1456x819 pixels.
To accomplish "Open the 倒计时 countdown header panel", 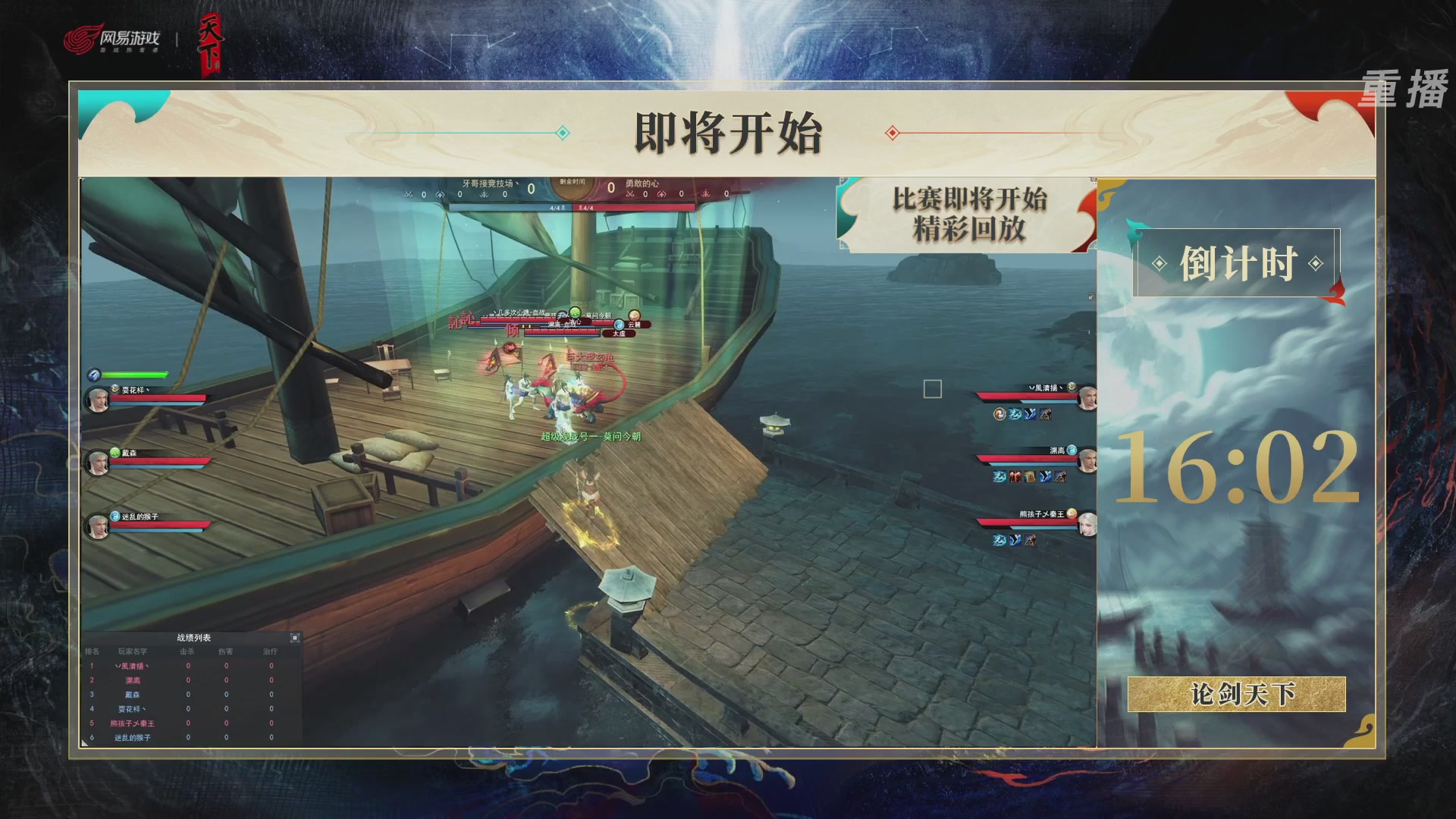I will [x=1238, y=262].
